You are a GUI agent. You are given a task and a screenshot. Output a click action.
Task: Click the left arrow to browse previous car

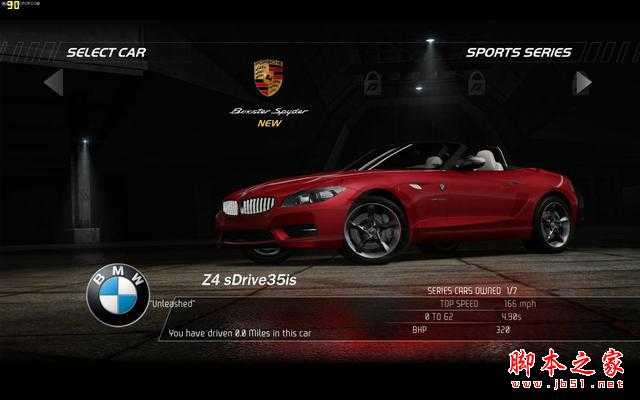click(54, 82)
